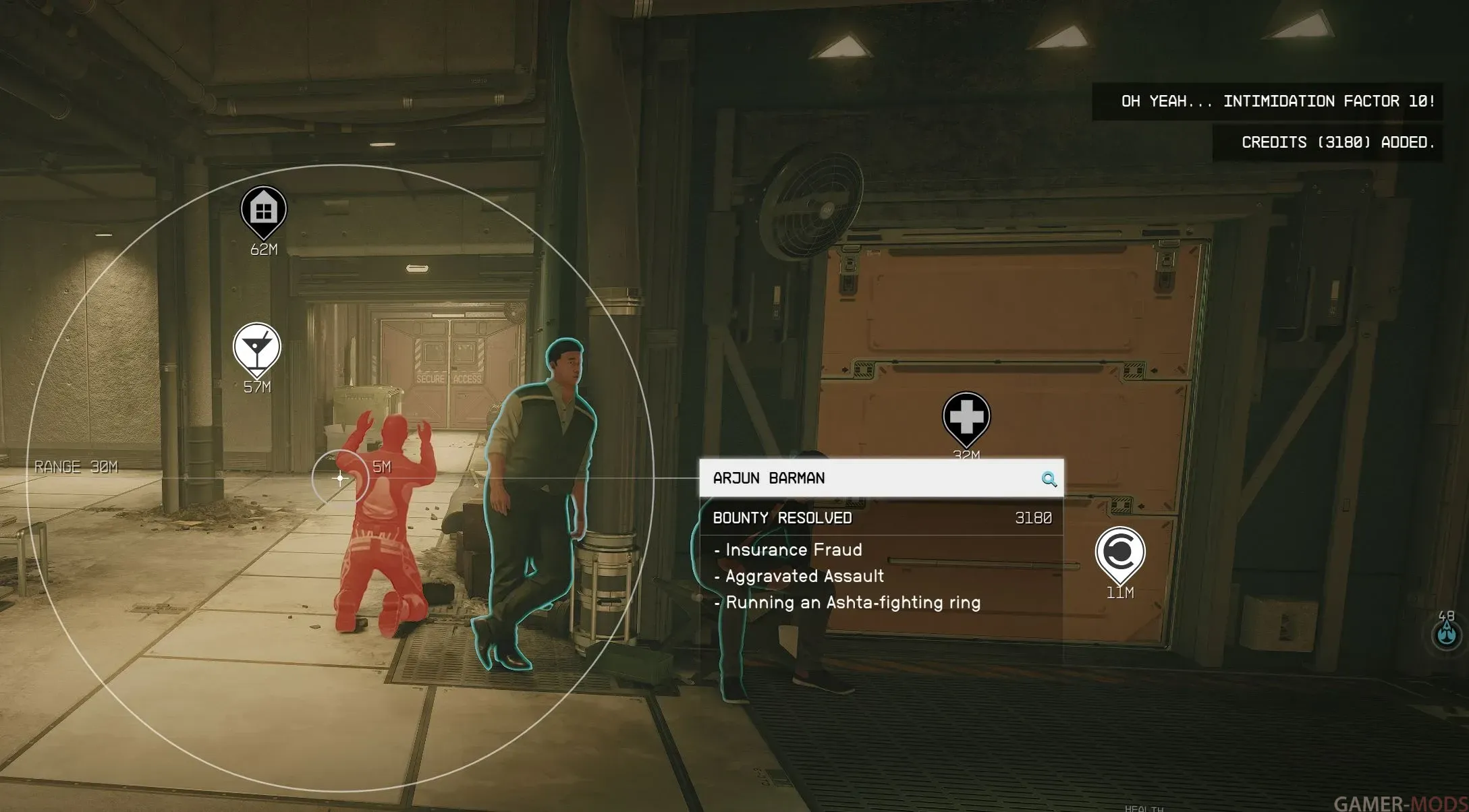
Task: Click the credits vendor marker at 11M
Action: point(1119,552)
